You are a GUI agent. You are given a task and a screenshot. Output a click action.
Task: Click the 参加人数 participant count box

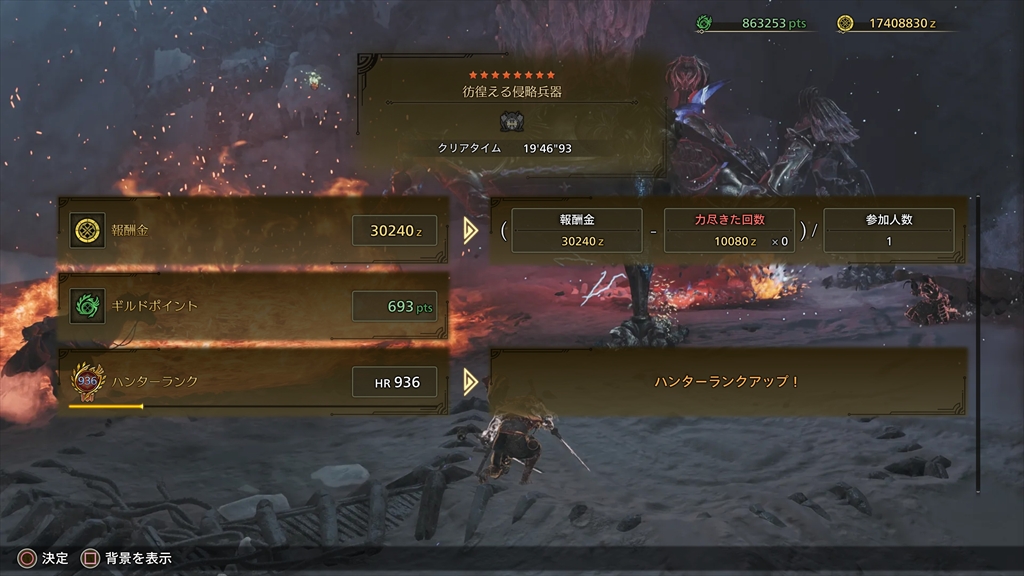(888, 231)
